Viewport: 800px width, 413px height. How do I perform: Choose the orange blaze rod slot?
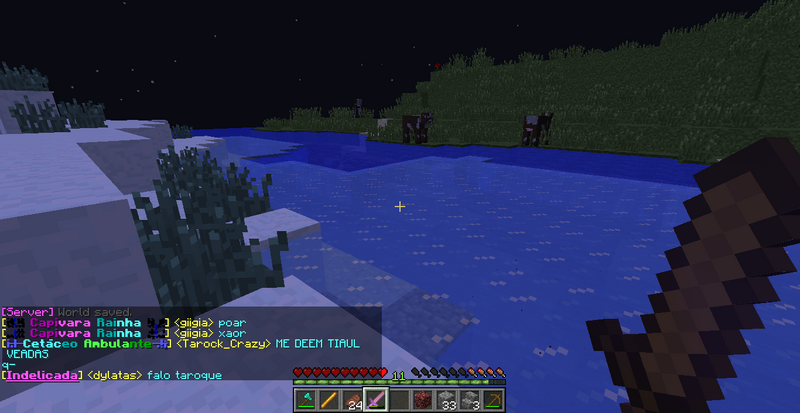click(x=328, y=401)
